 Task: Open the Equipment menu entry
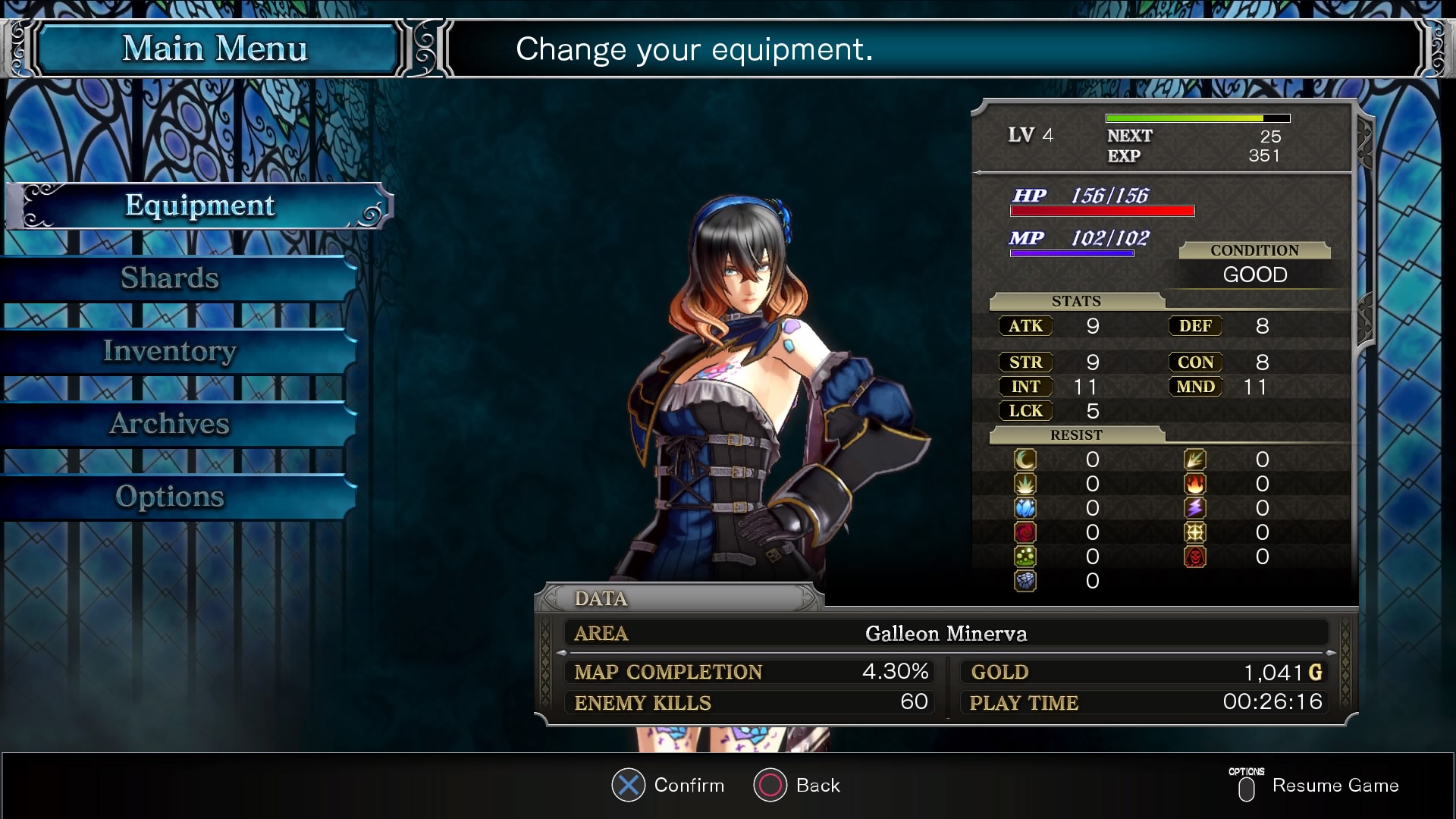coord(199,206)
